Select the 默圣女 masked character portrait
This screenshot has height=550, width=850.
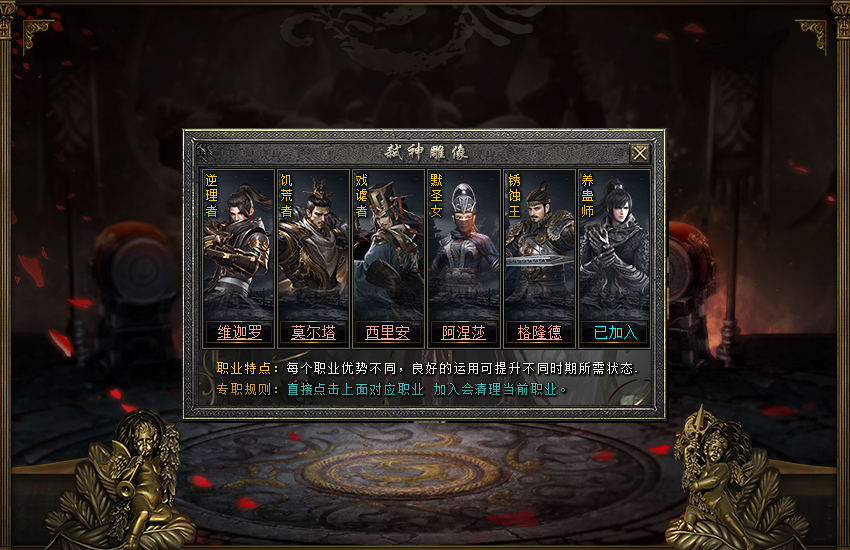466,245
